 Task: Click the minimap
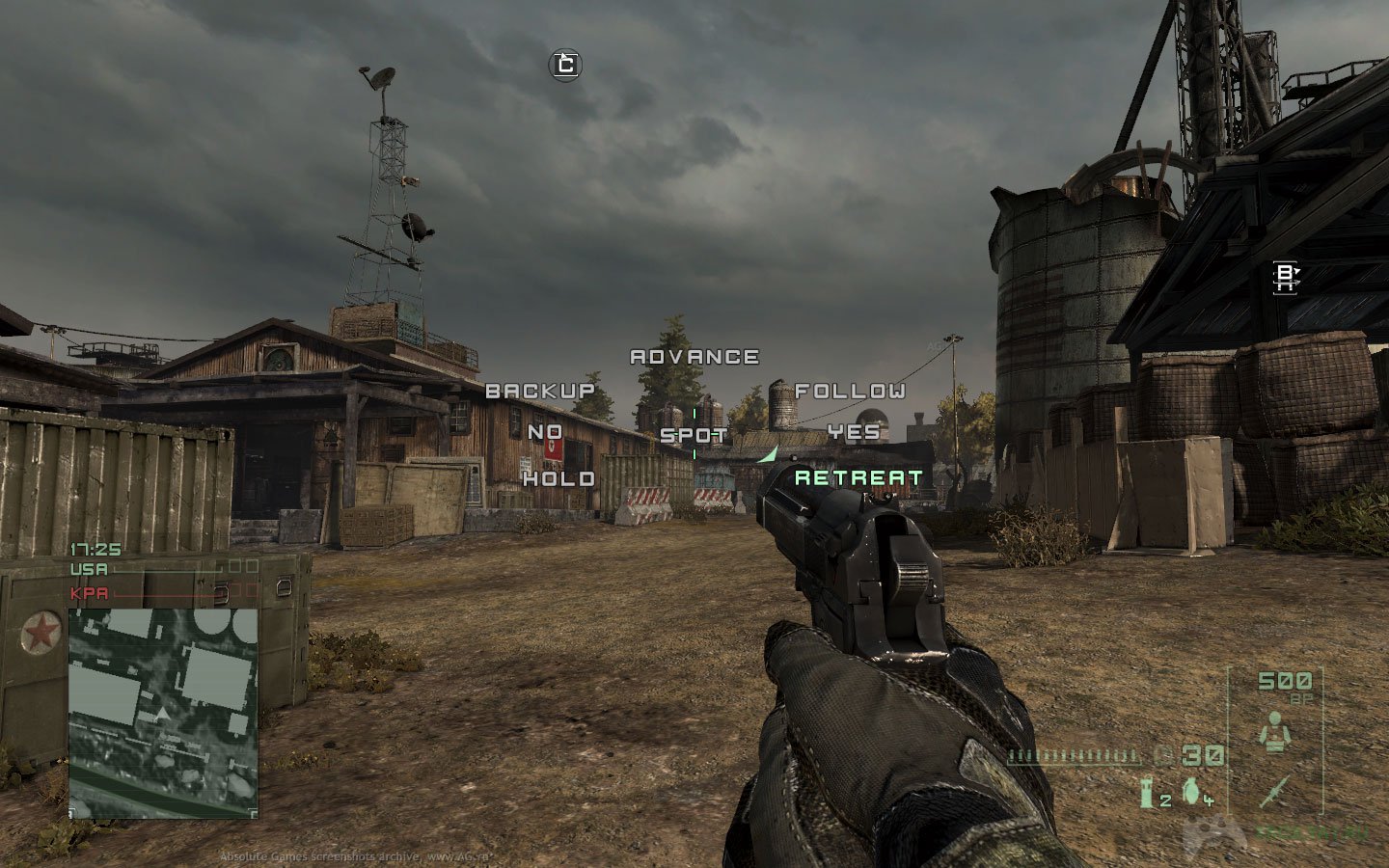[x=163, y=713]
